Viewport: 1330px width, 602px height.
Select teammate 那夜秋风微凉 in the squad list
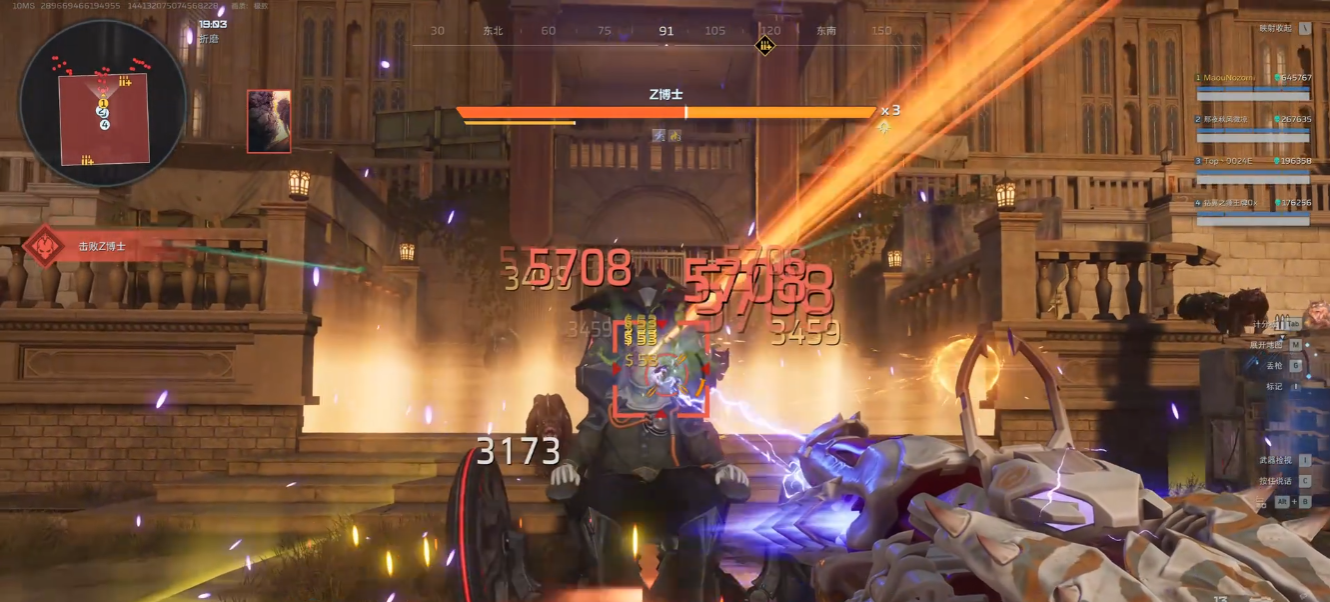point(1252,119)
